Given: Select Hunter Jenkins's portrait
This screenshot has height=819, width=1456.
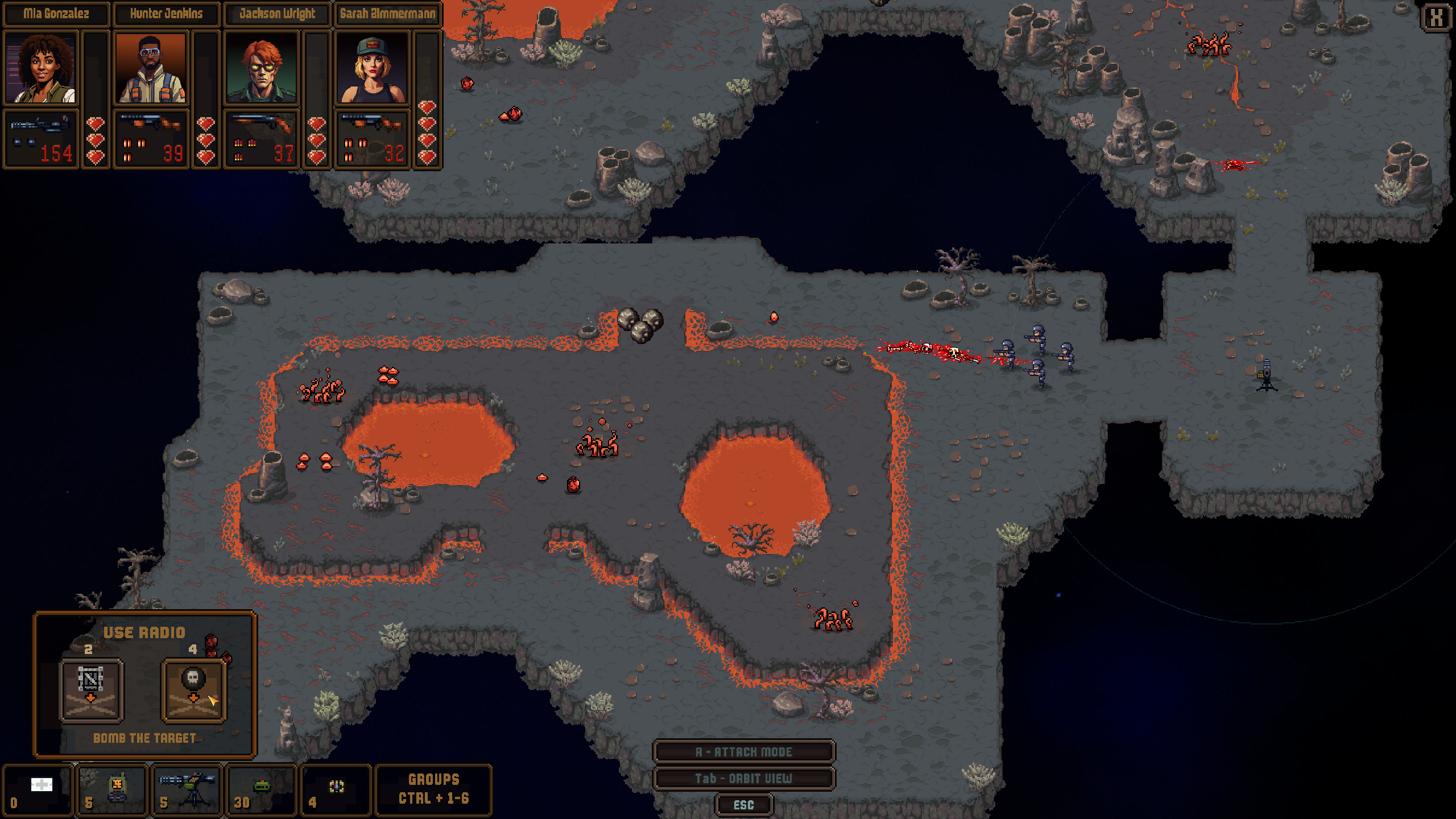Looking at the screenshot, I should coord(151,68).
